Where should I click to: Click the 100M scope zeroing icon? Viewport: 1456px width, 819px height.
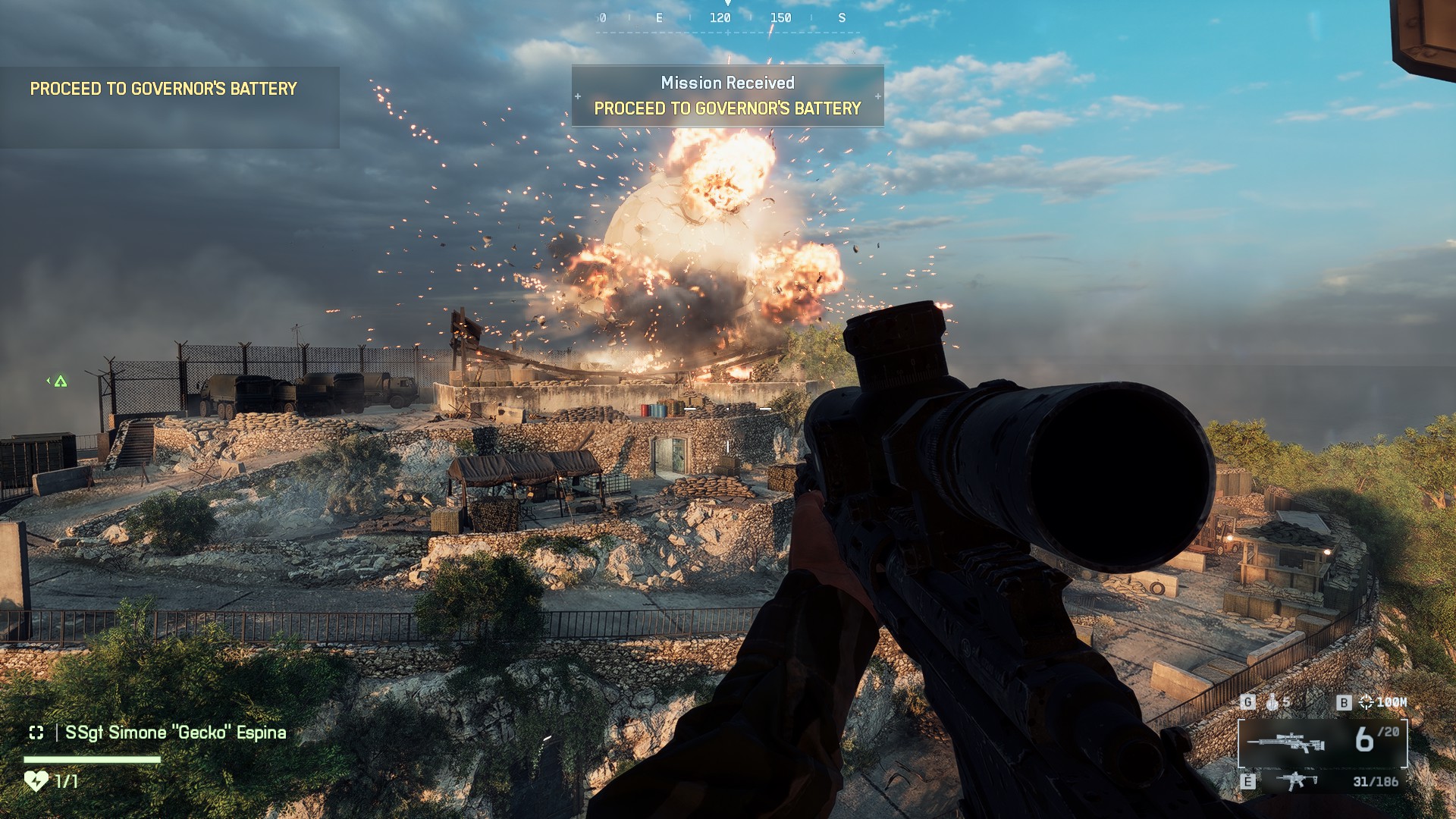tap(1367, 702)
